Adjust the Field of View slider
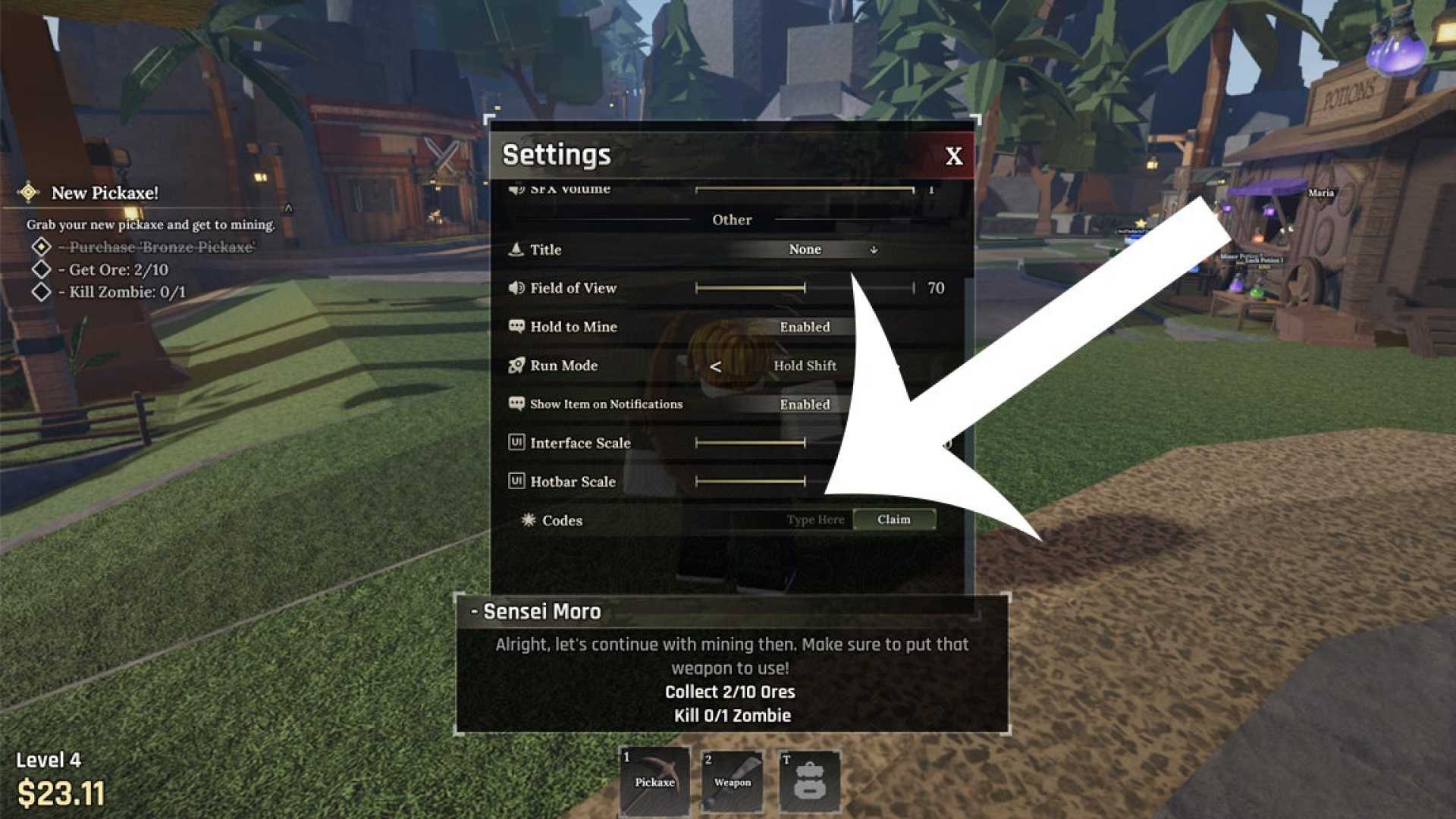The image size is (1456, 819). coord(804,288)
